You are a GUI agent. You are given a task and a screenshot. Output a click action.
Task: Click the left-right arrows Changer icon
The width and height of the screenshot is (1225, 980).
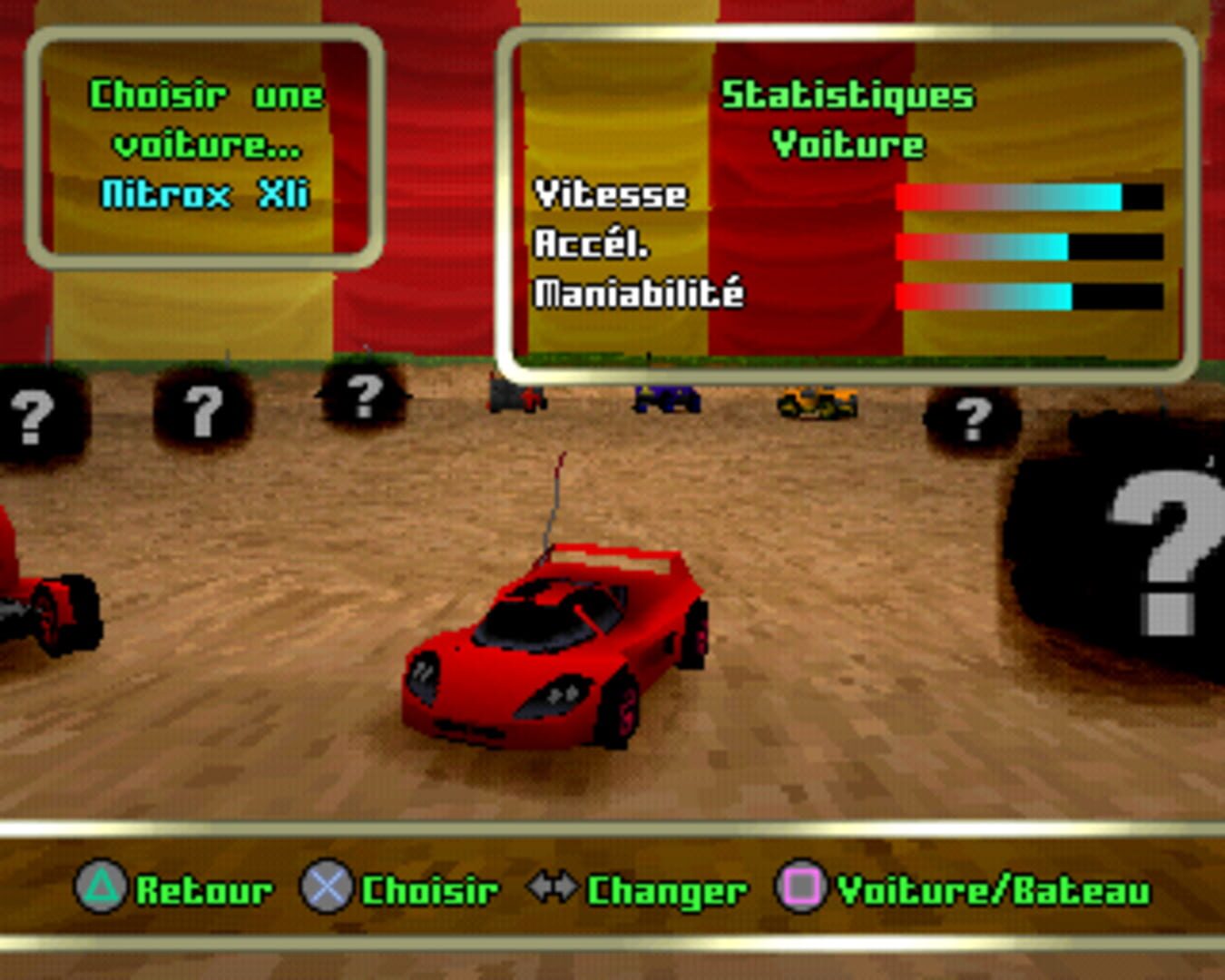(551, 889)
